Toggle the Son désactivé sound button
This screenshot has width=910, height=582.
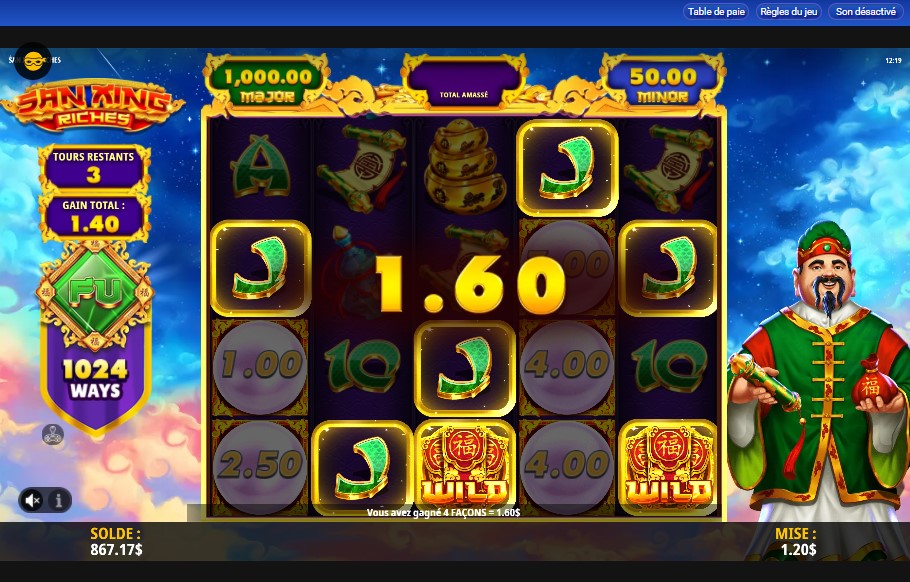pos(865,12)
